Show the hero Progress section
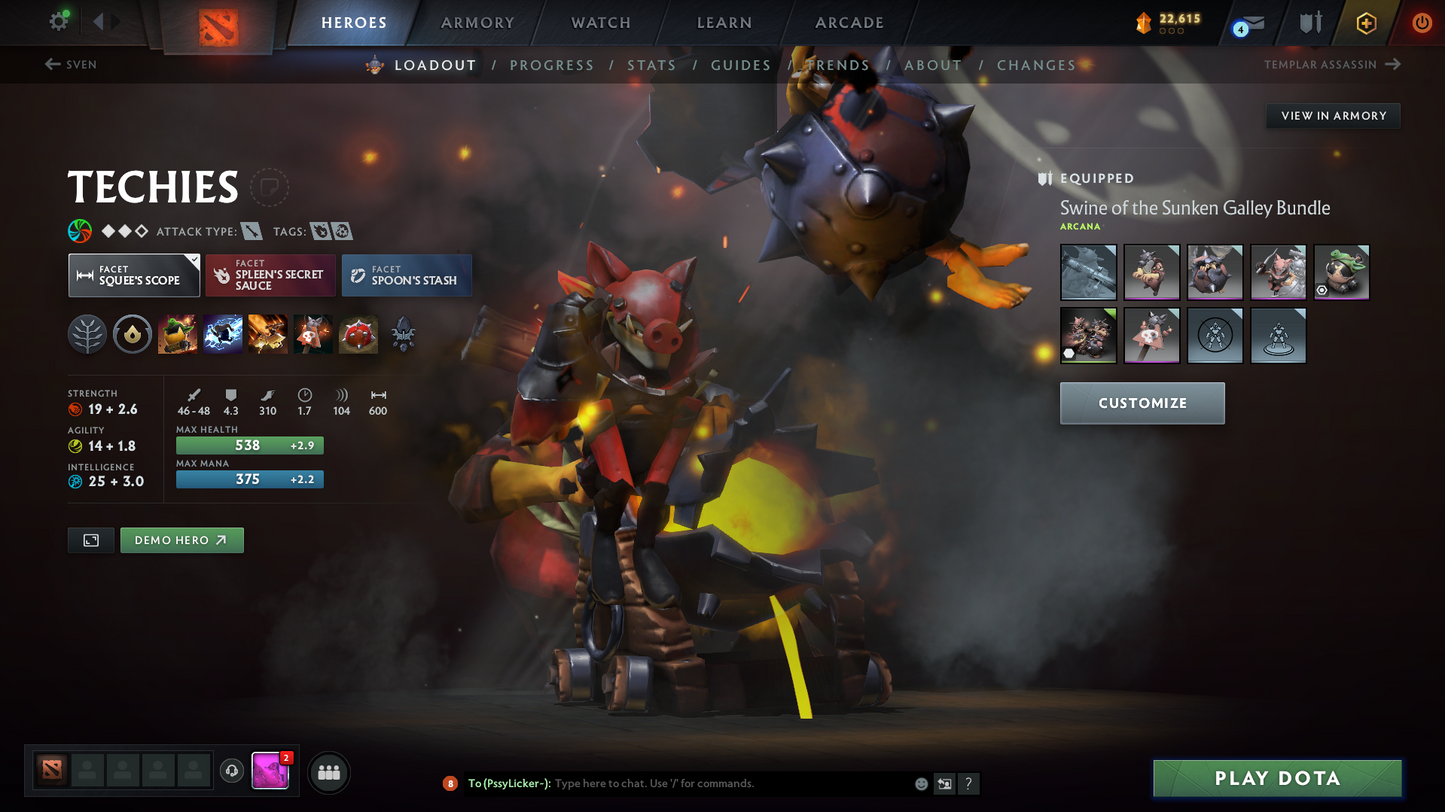 tap(551, 65)
